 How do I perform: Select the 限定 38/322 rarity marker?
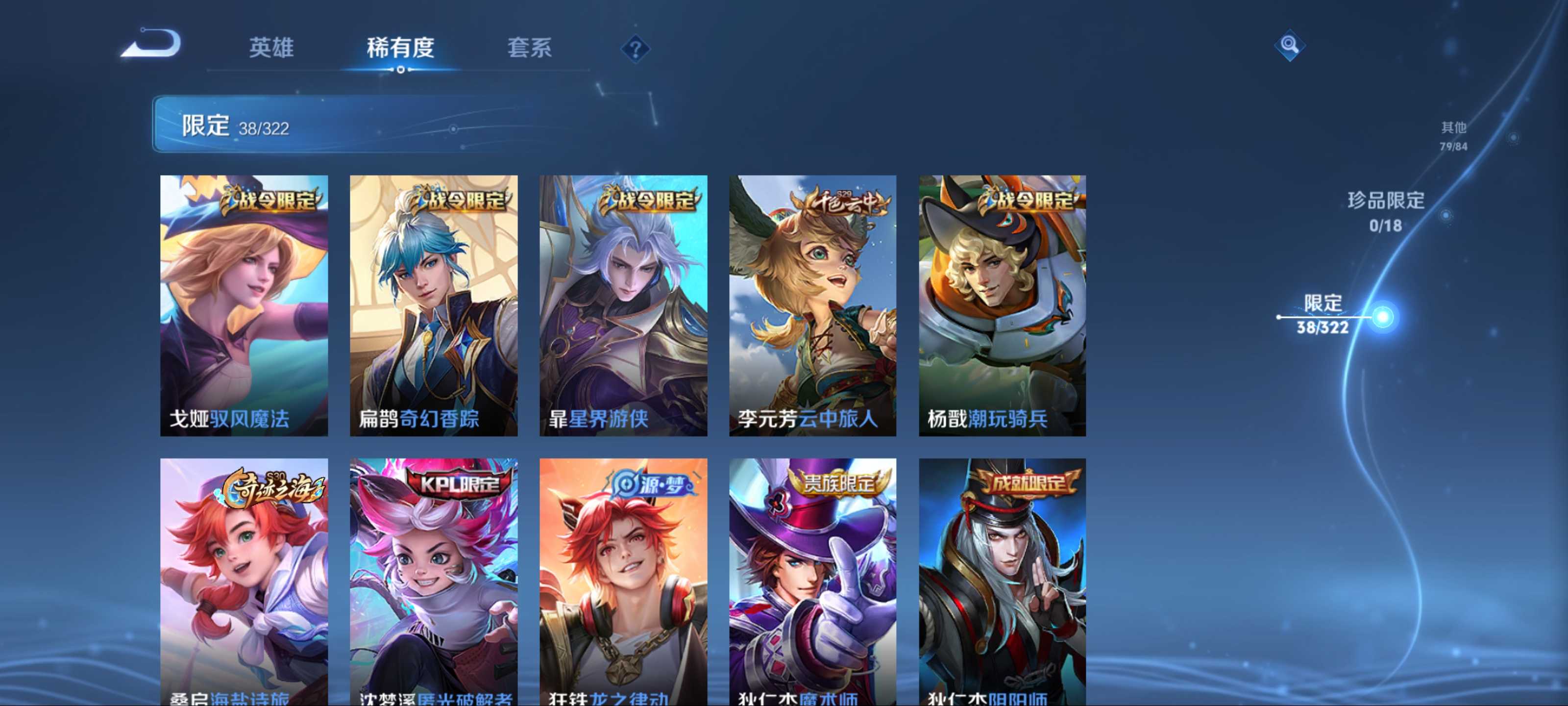[x=1322, y=314]
